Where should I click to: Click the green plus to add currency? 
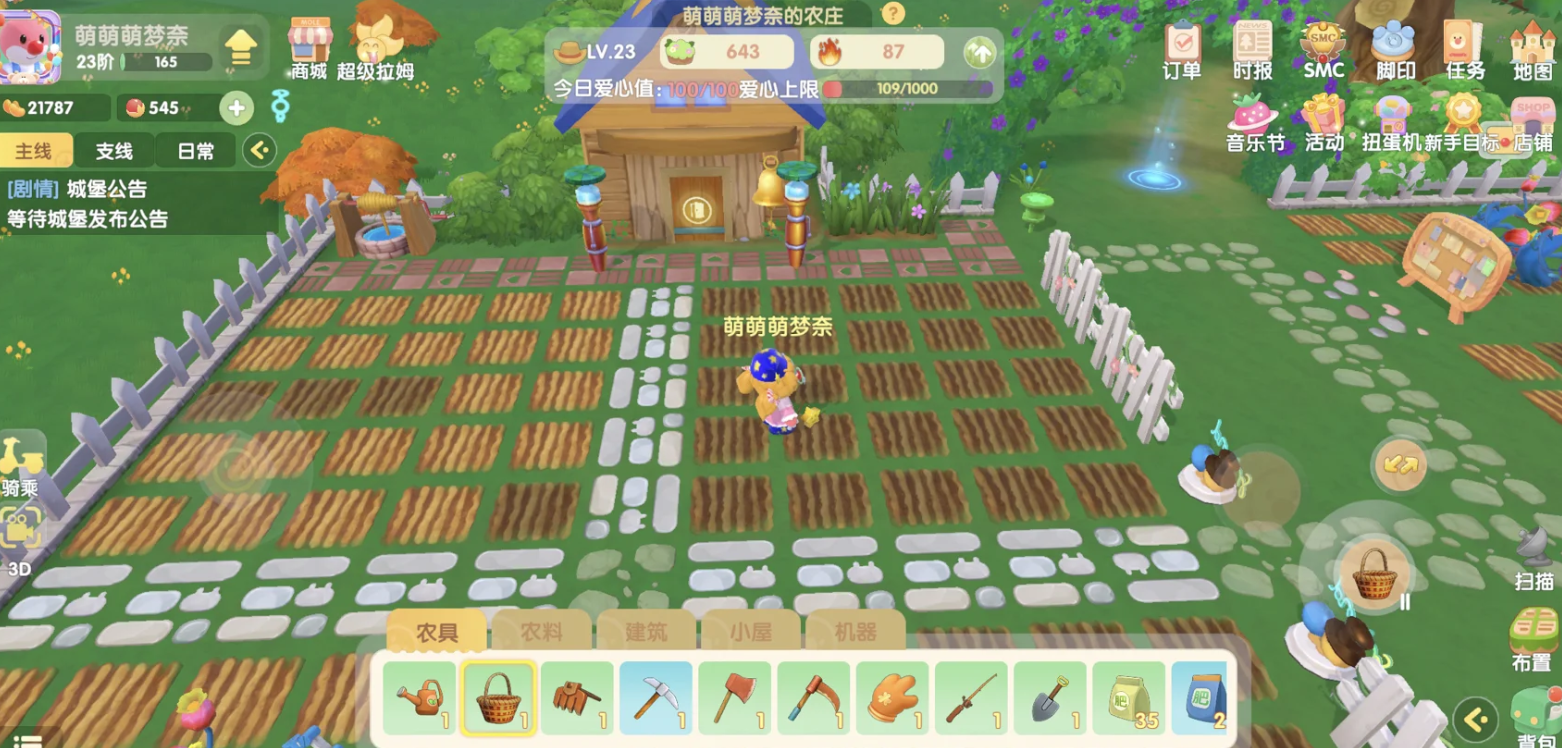(x=236, y=108)
